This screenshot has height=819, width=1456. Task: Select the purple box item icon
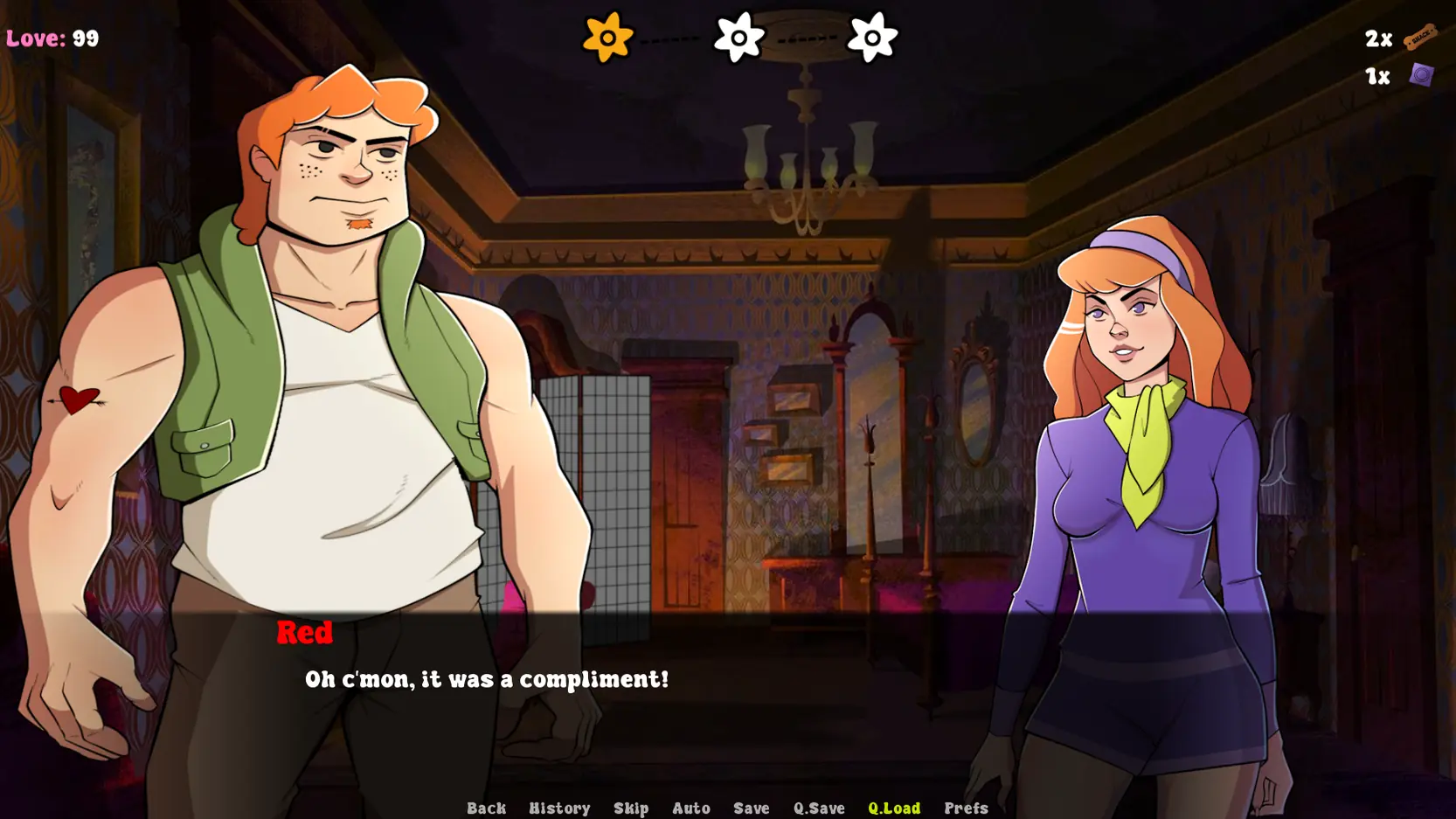(x=1421, y=75)
